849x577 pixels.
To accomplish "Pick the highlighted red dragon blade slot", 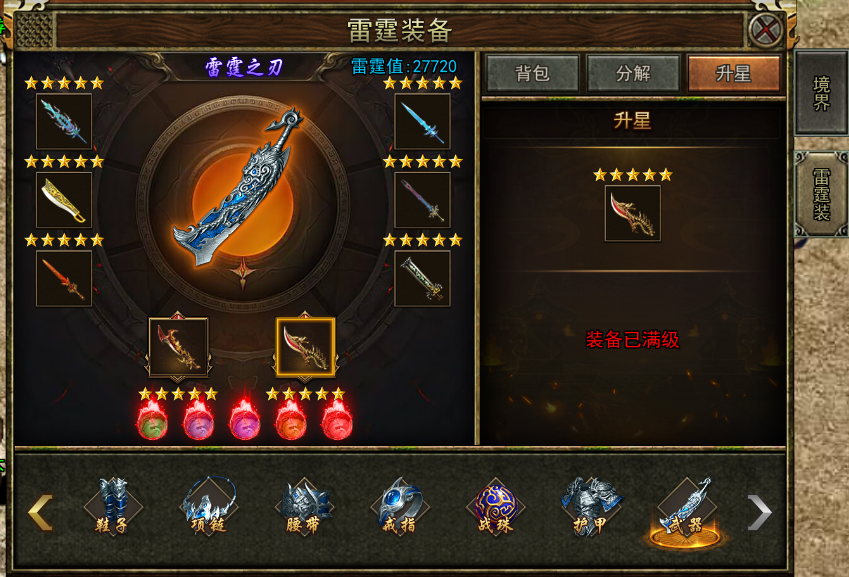I will (x=306, y=347).
